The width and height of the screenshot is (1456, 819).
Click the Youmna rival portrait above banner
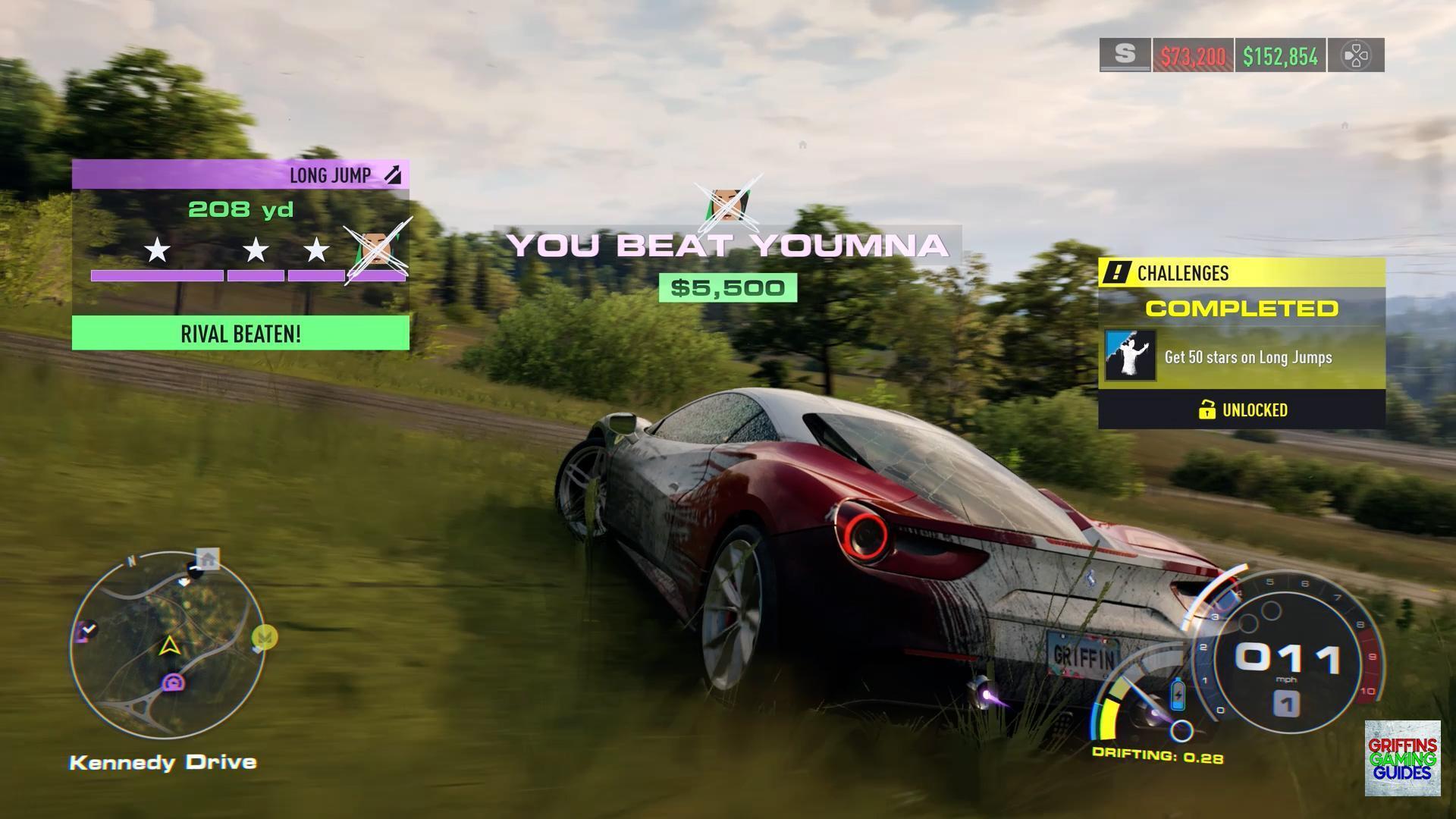click(x=727, y=203)
